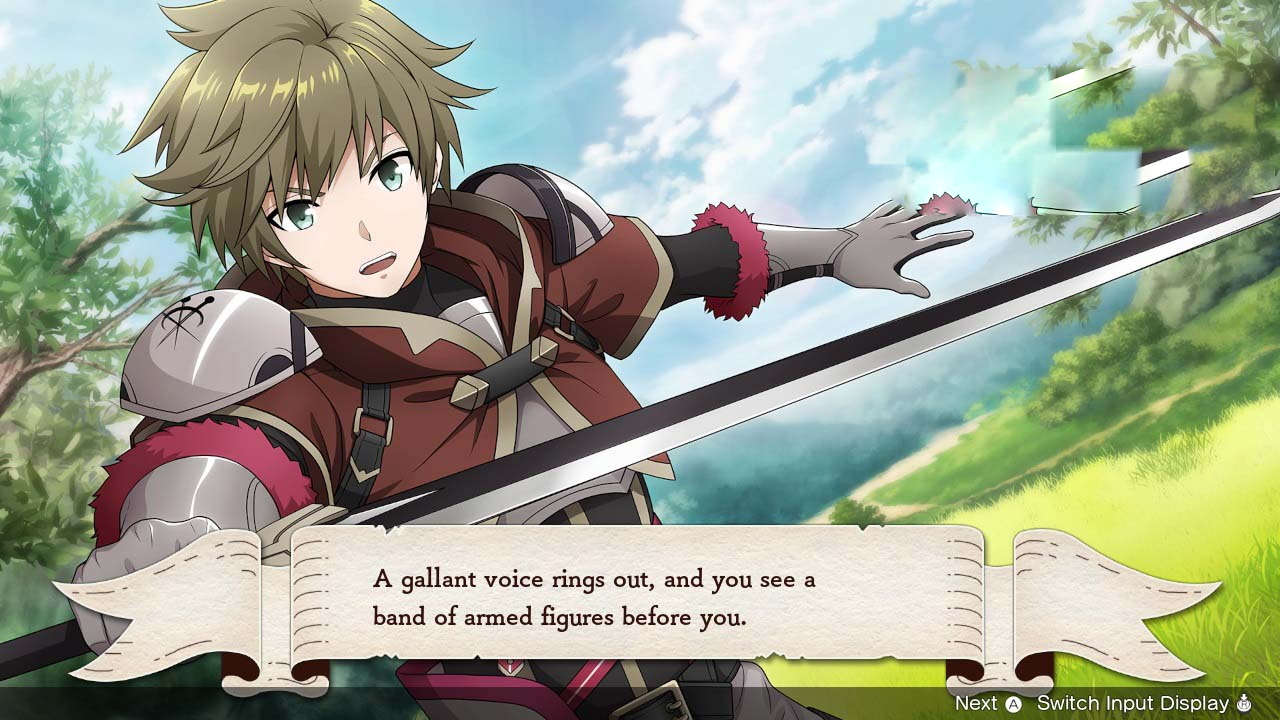Advance the narration dialogue scroll box
Screen dimensions: 1280x720
(988, 703)
